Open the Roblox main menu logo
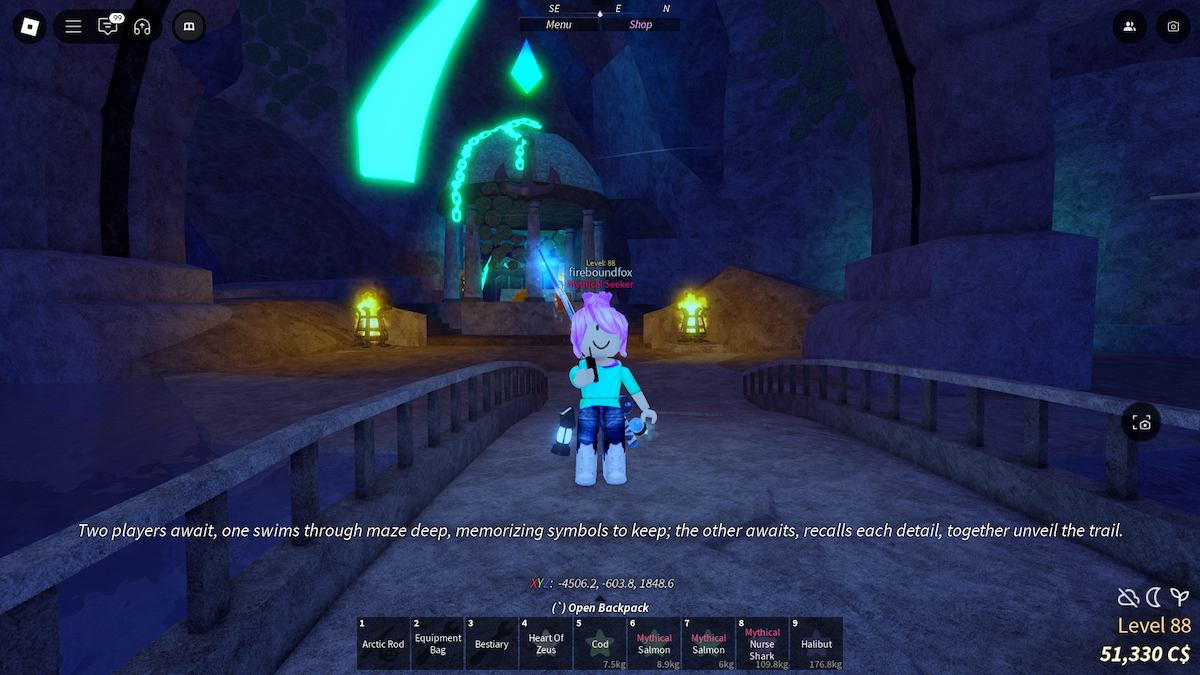Screen dimensions: 1200x675 (x=27, y=27)
